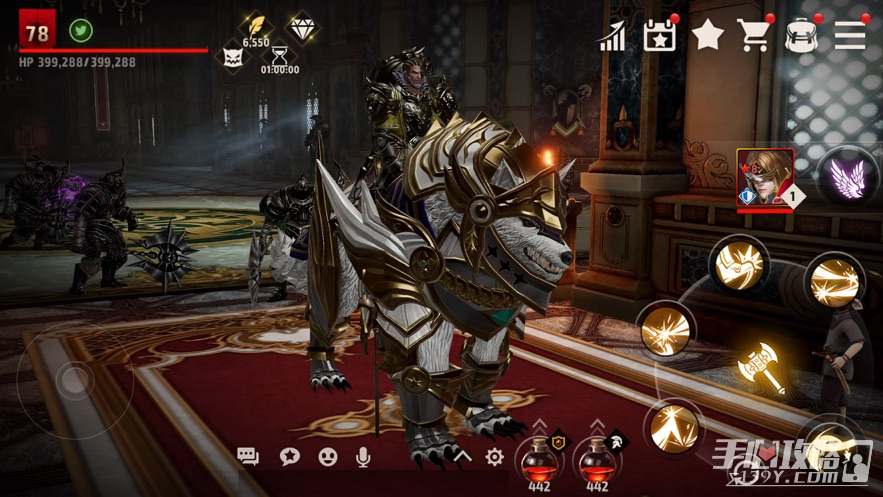The width and height of the screenshot is (883, 497).
Task: Expand the upward arrow panel
Action: [462, 456]
